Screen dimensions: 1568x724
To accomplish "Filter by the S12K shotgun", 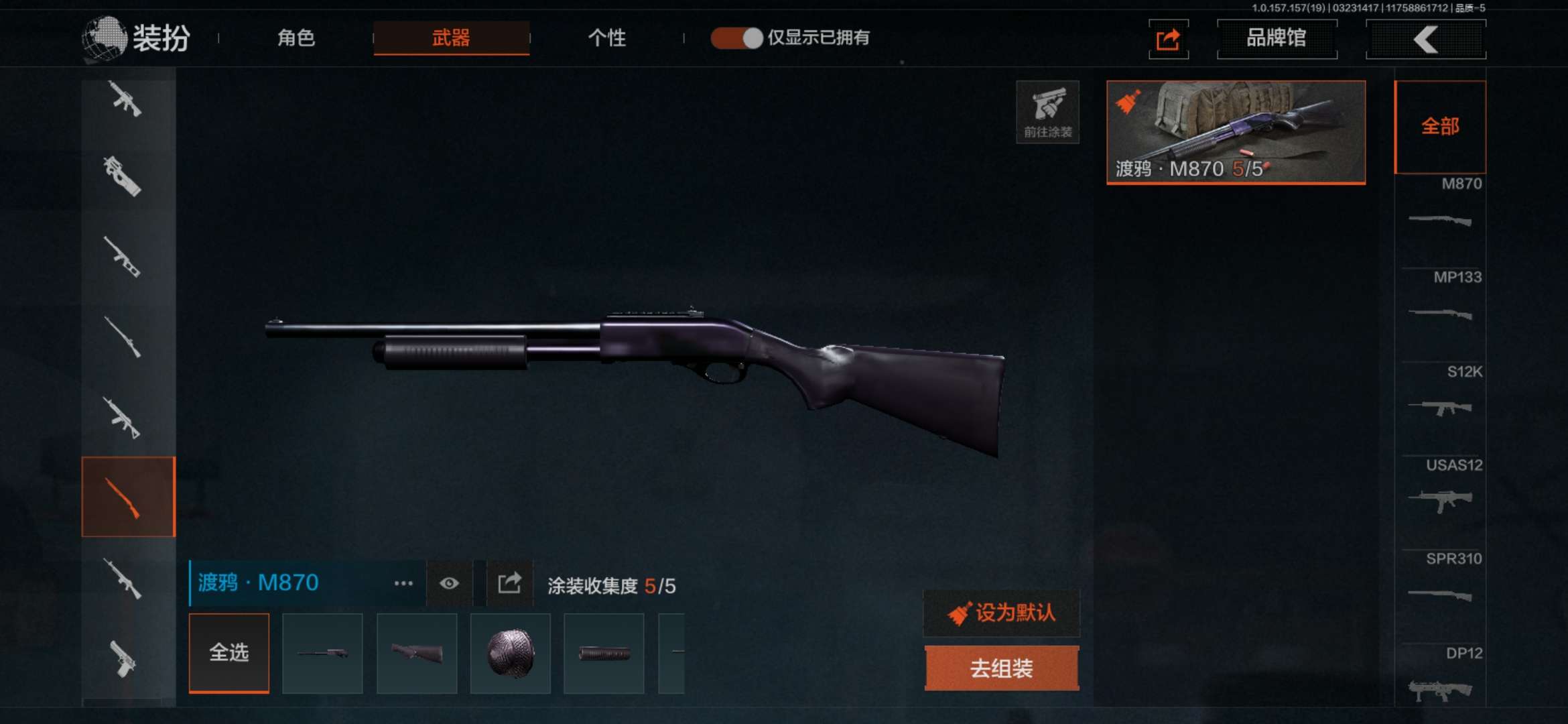I will click(x=1440, y=394).
